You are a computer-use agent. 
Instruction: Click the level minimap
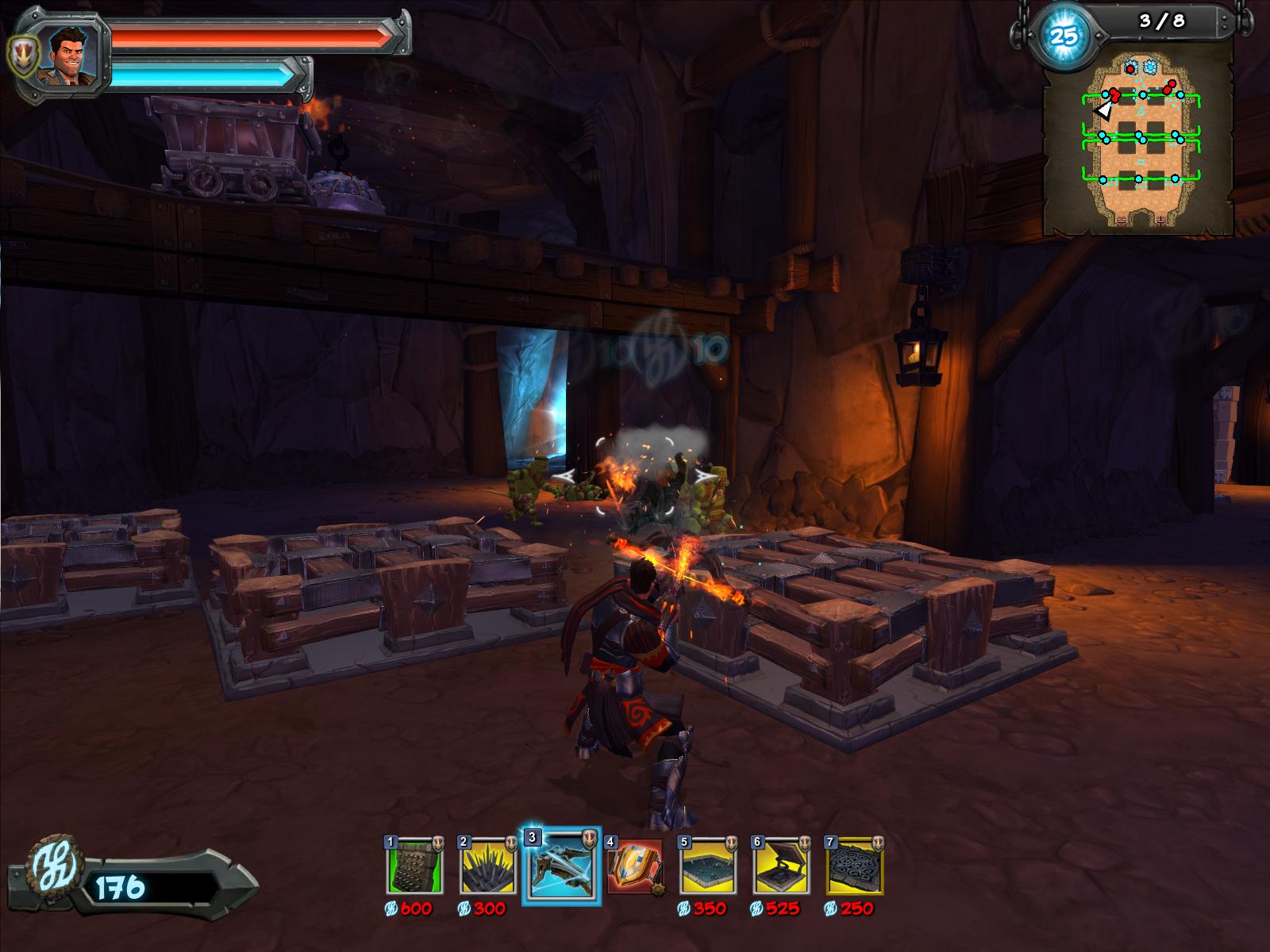[x=1139, y=139]
